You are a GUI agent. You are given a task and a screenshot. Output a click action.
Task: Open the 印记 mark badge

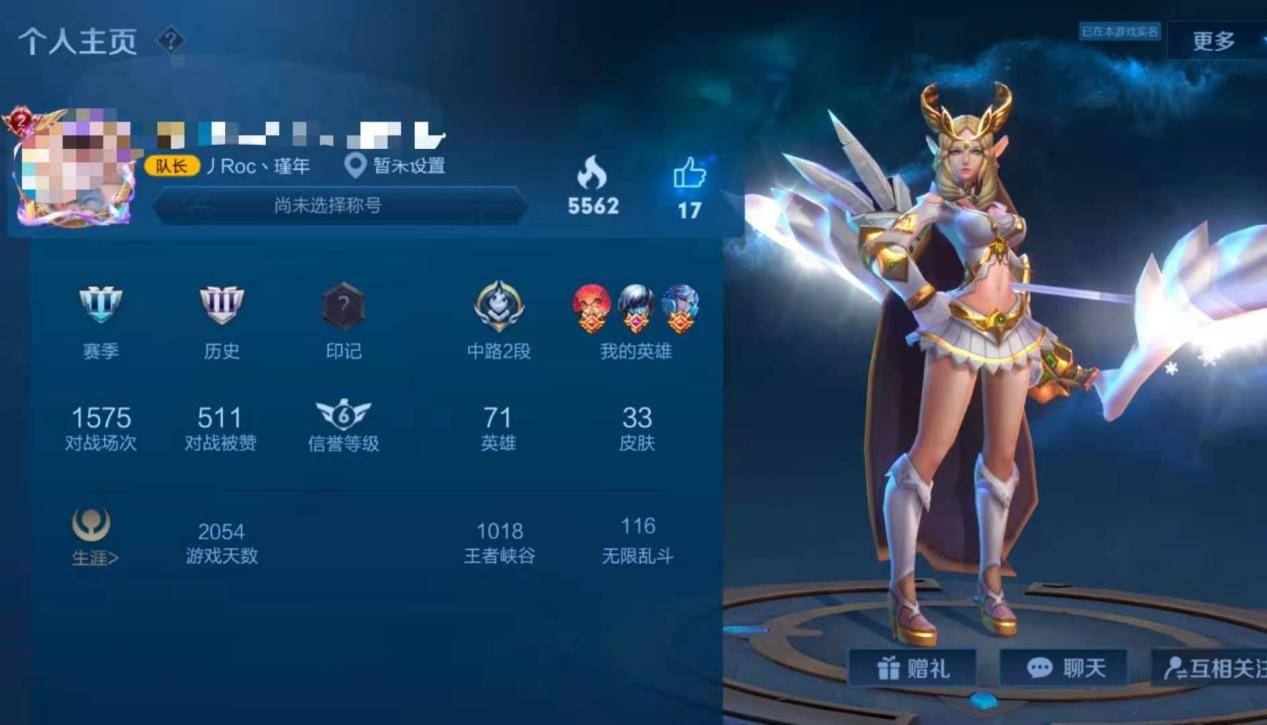pos(343,306)
